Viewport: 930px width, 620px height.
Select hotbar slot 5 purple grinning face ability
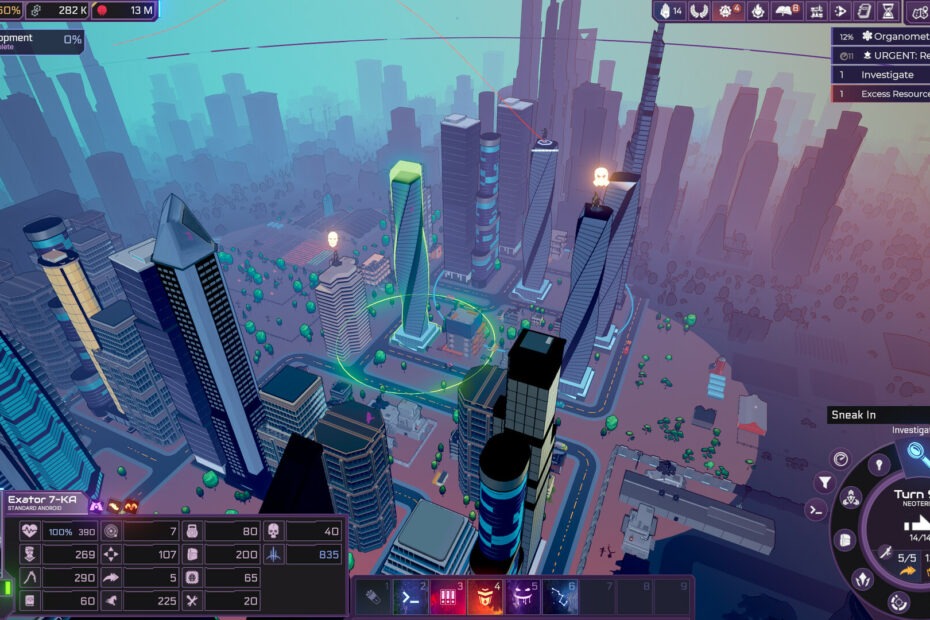[x=523, y=597]
